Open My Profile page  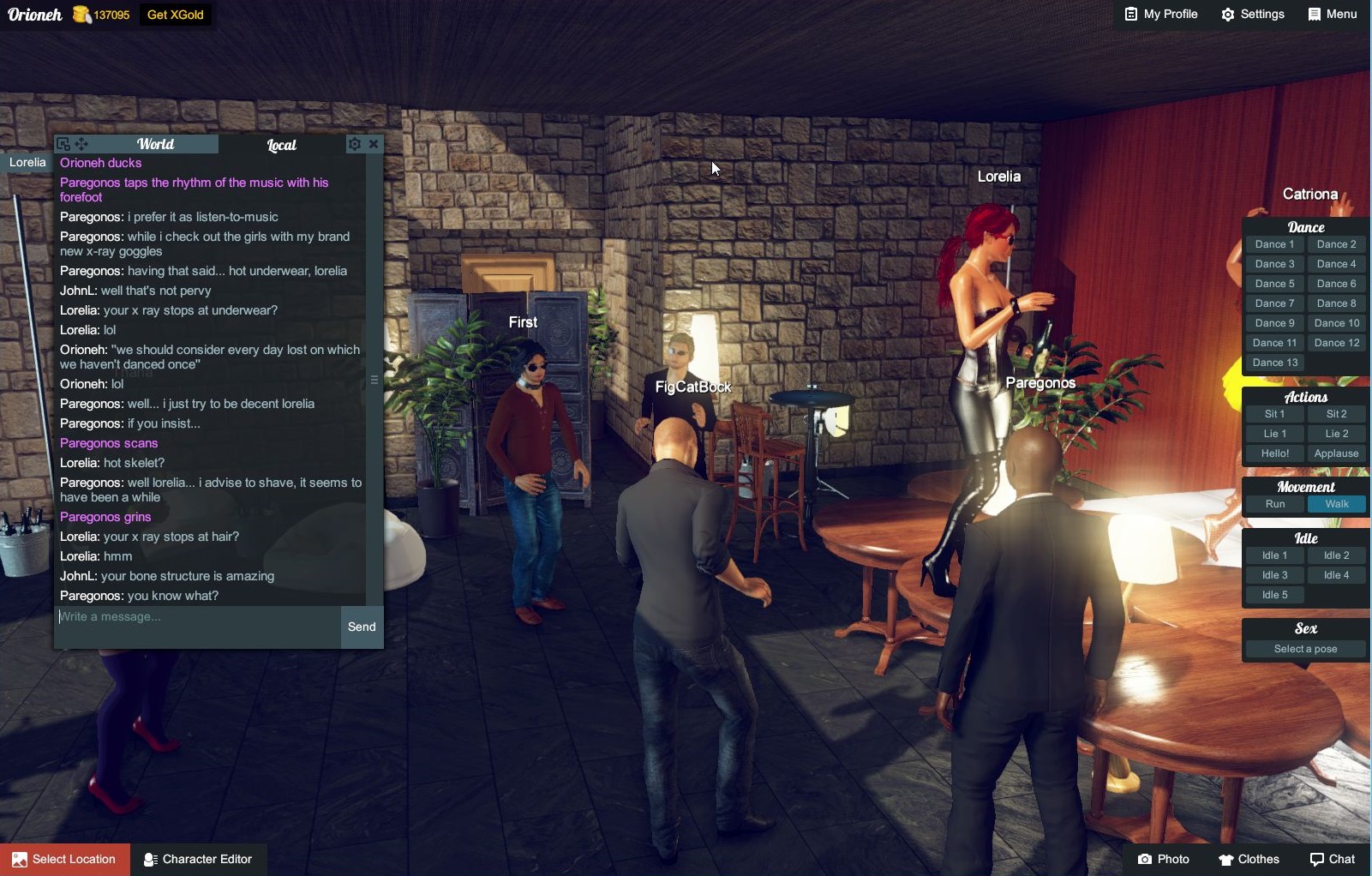1161,15
